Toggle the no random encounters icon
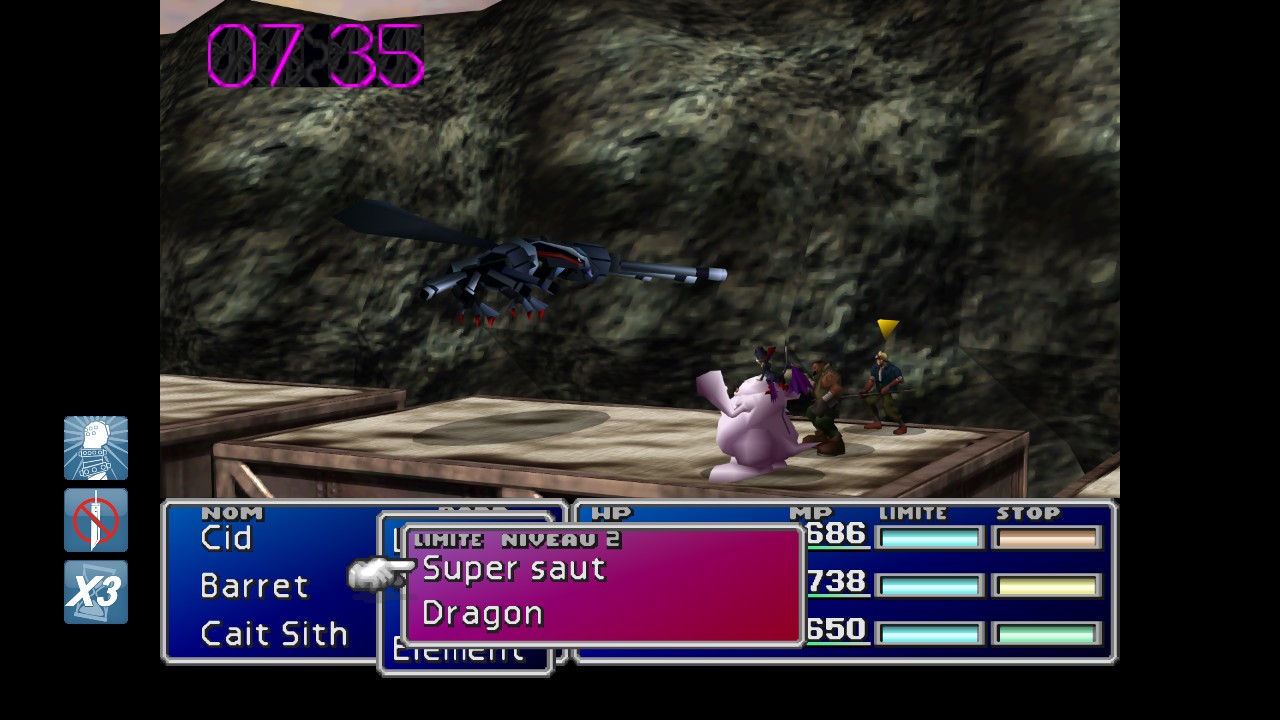 pyautogui.click(x=96, y=520)
